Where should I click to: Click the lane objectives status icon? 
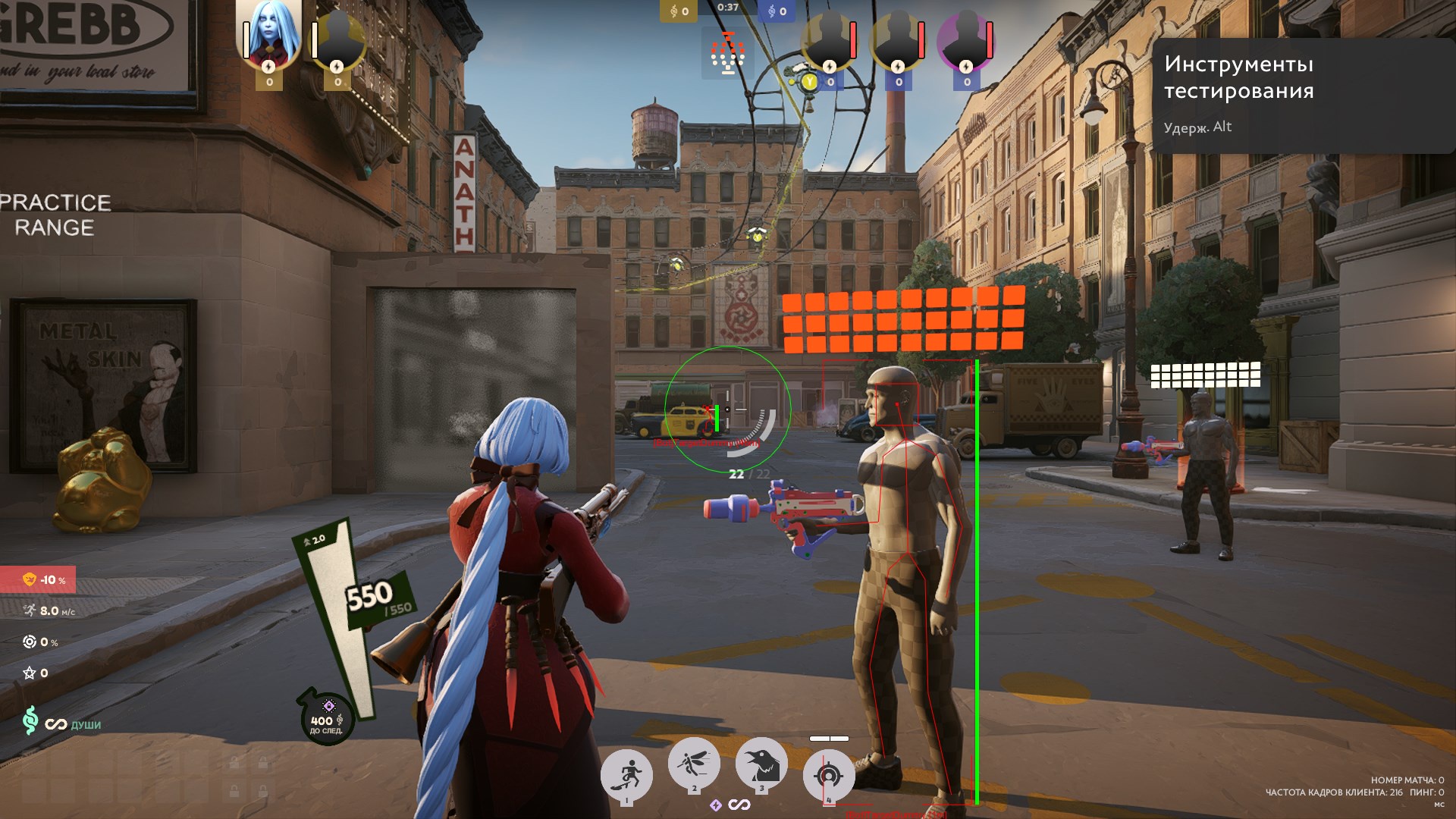coord(727,53)
